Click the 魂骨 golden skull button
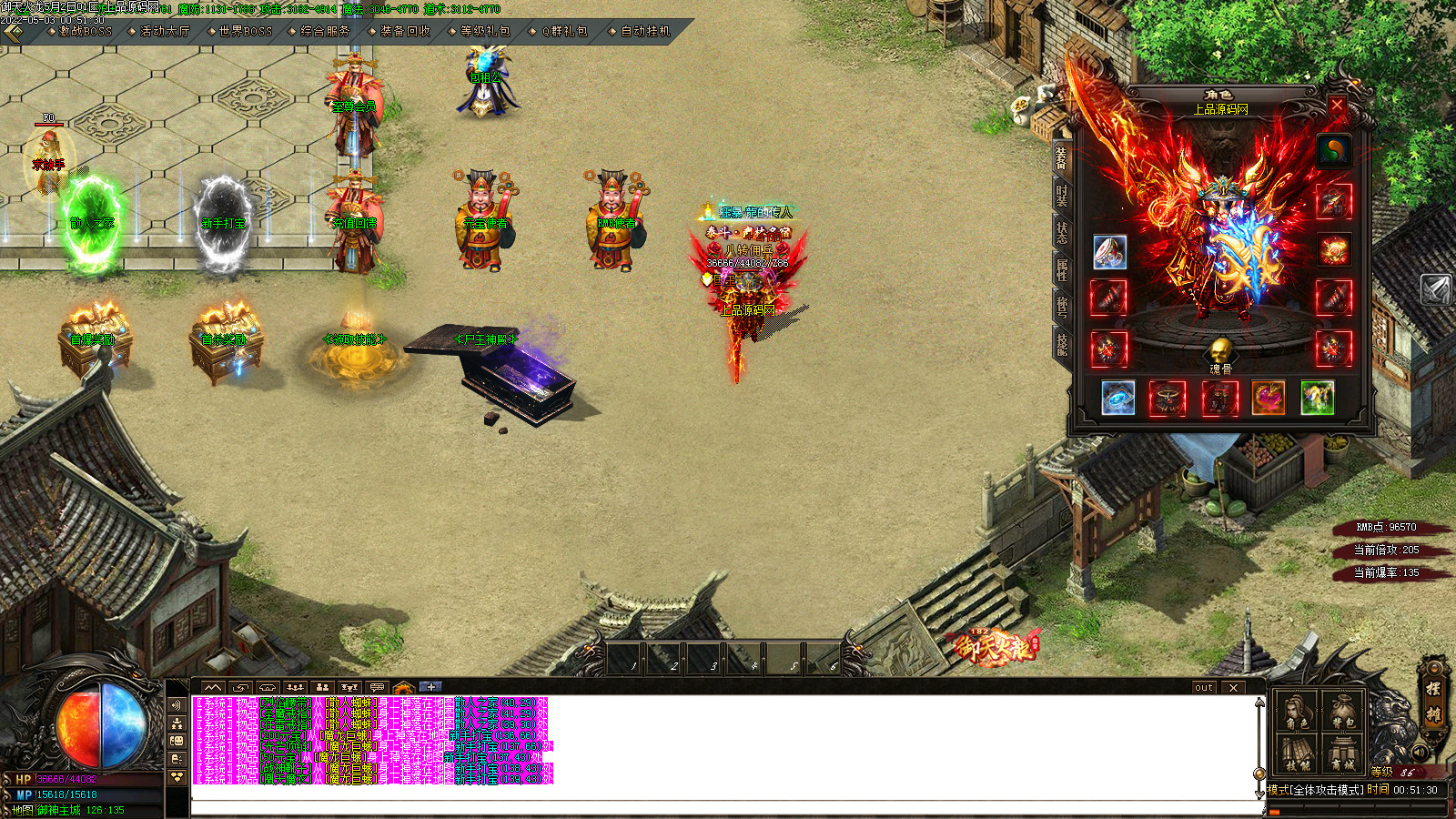 point(1220,351)
